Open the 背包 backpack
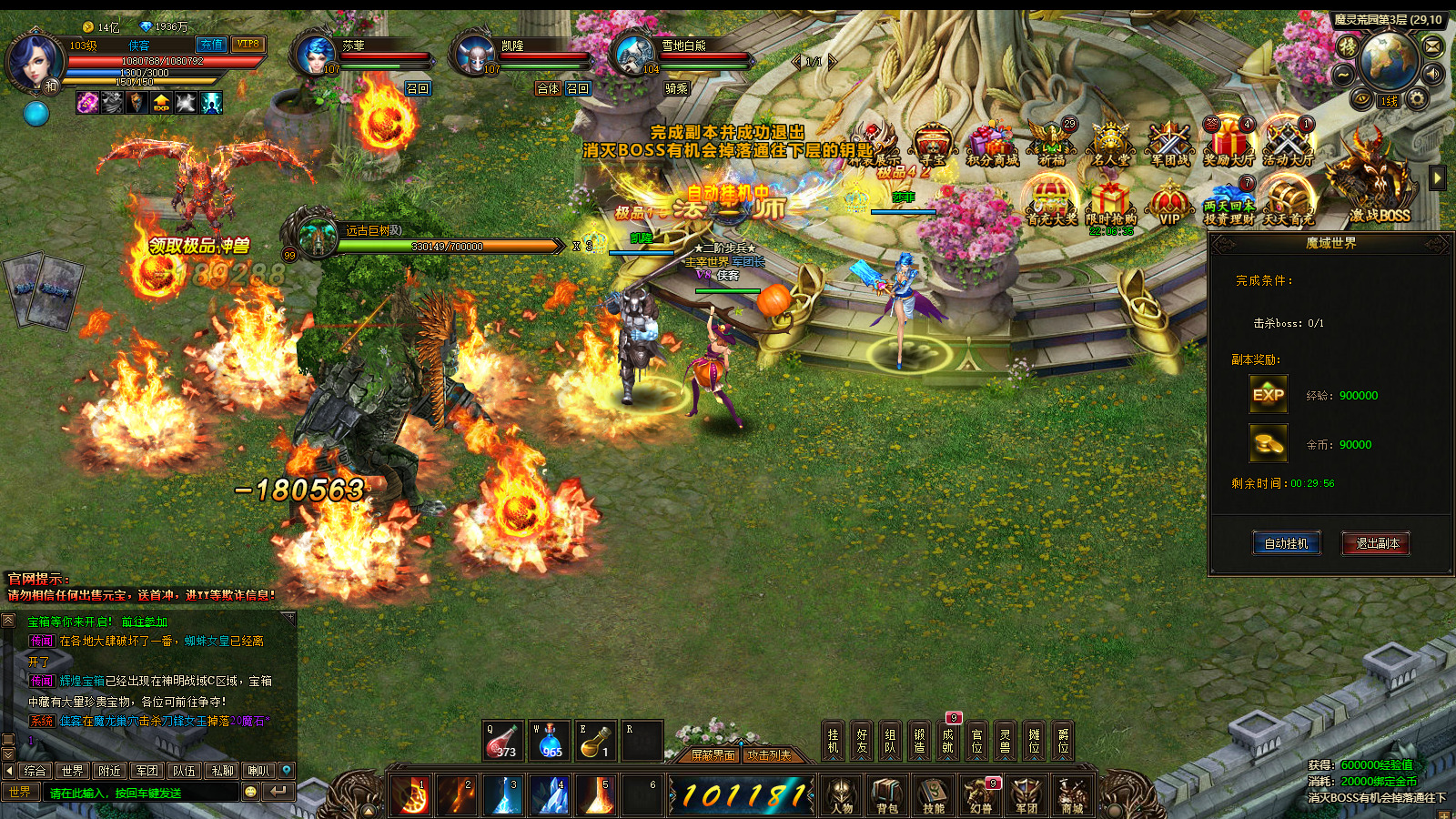1456x819 pixels. (887, 794)
